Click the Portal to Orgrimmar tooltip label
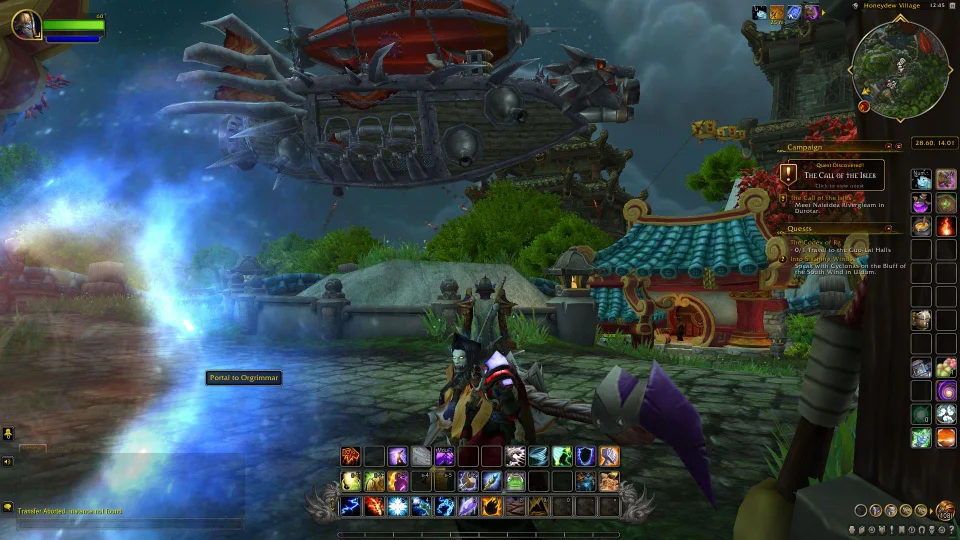This screenshot has height=540, width=960. [244, 378]
